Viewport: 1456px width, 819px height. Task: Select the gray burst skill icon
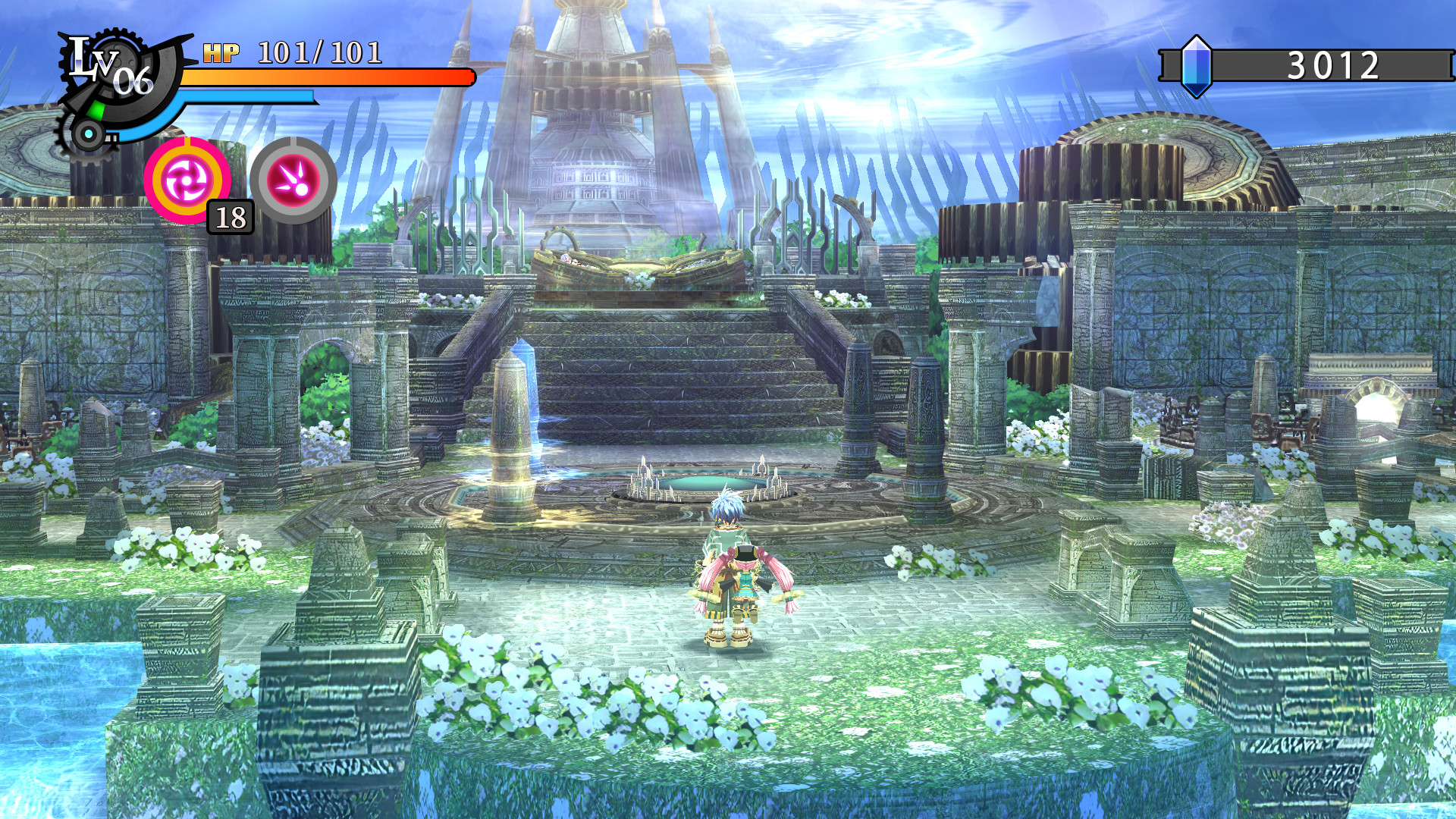[293, 180]
